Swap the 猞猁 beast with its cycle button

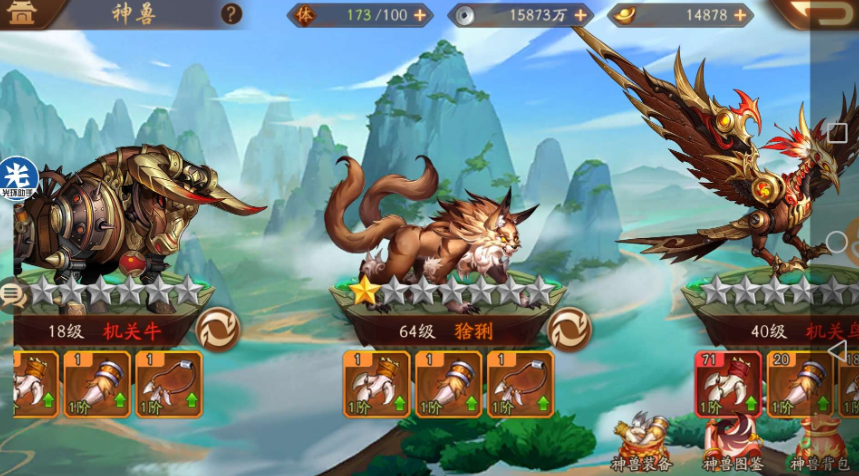[569, 329]
